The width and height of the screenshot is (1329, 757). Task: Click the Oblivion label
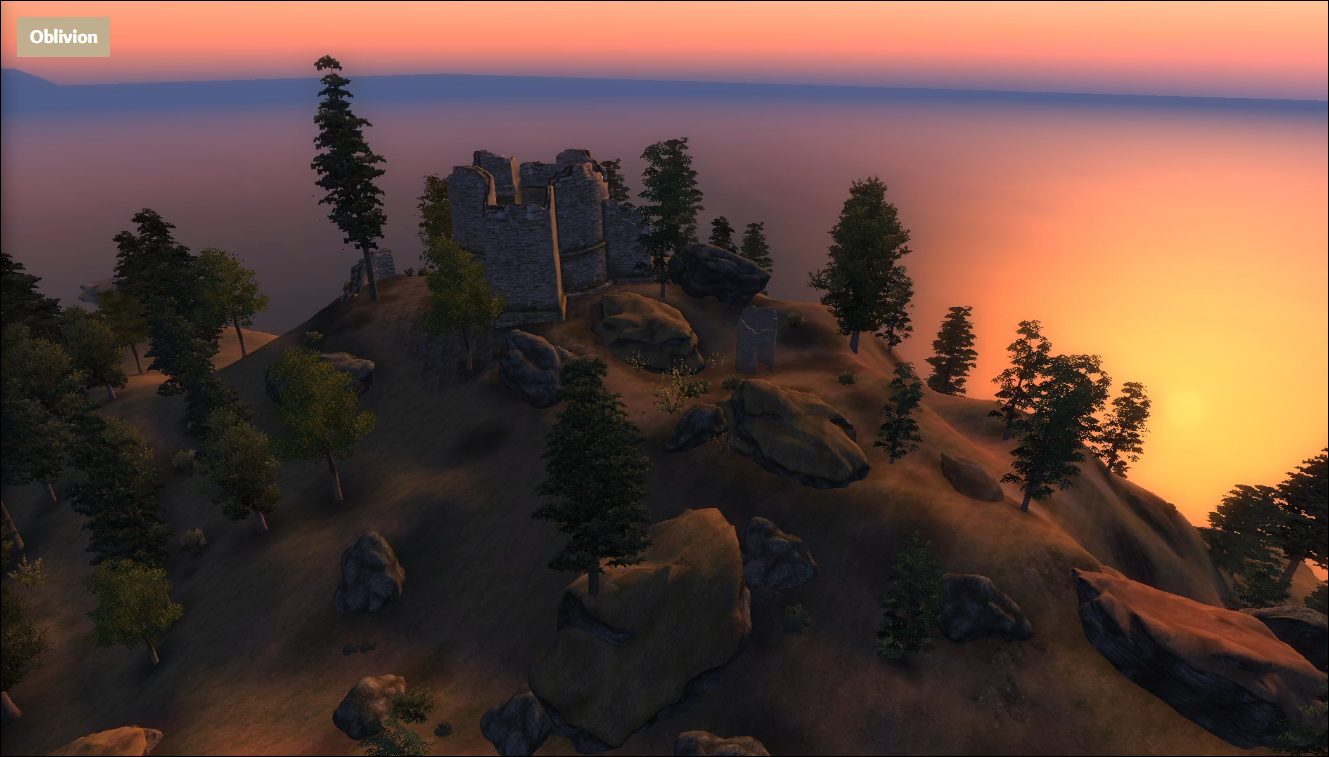(x=63, y=37)
